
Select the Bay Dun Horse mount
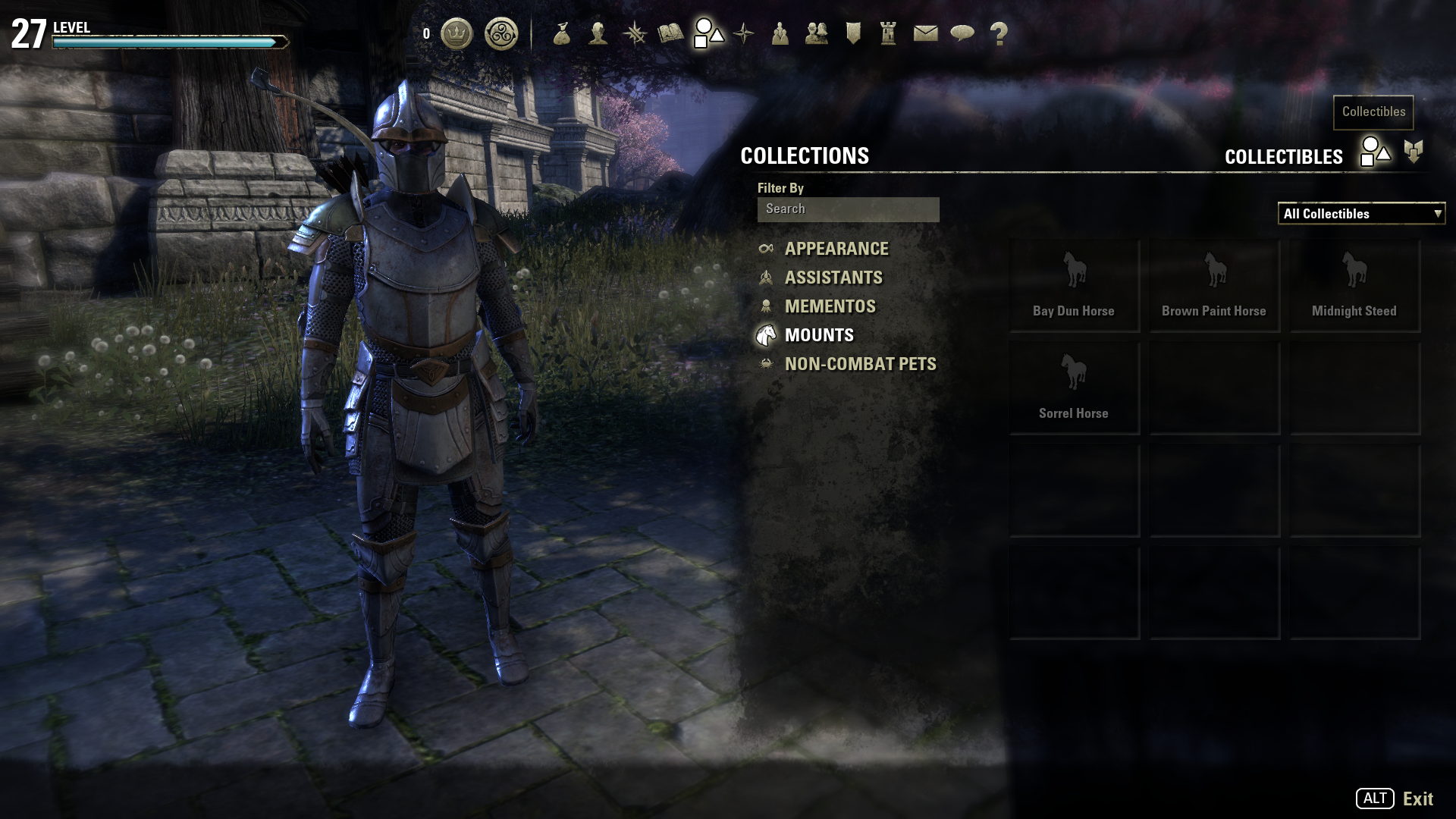pos(1074,285)
